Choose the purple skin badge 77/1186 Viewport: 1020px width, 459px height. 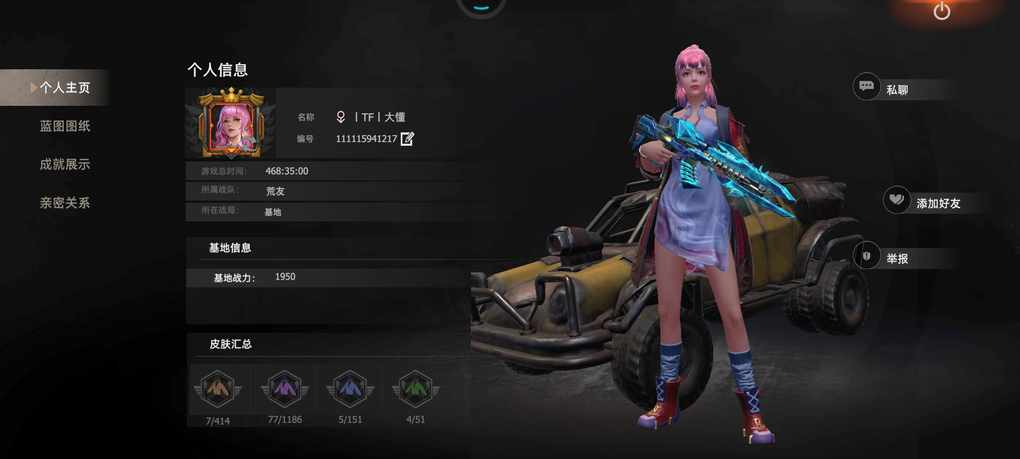pos(284,388)
